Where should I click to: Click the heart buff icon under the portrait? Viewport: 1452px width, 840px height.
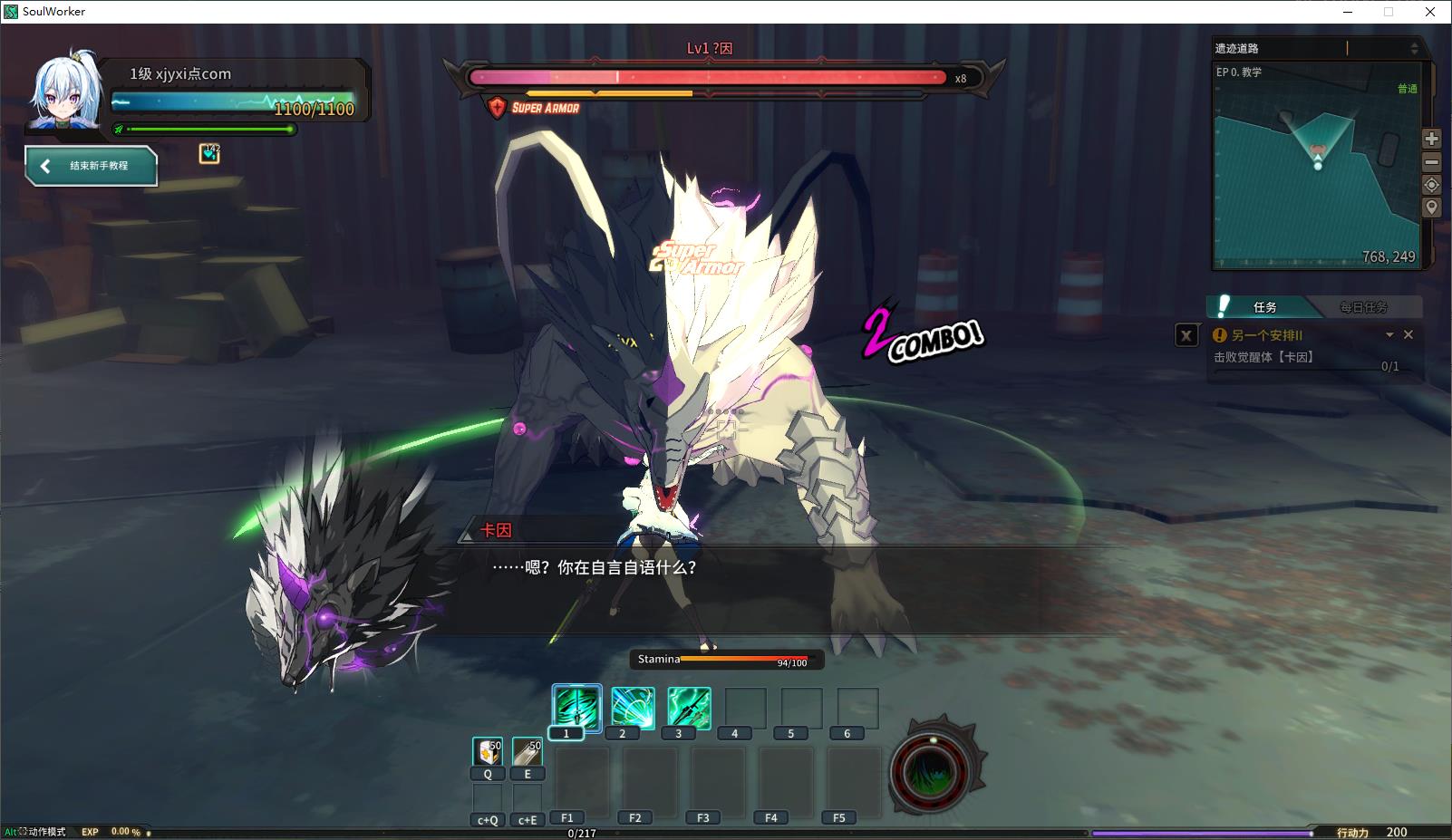(x=209, y=154)
